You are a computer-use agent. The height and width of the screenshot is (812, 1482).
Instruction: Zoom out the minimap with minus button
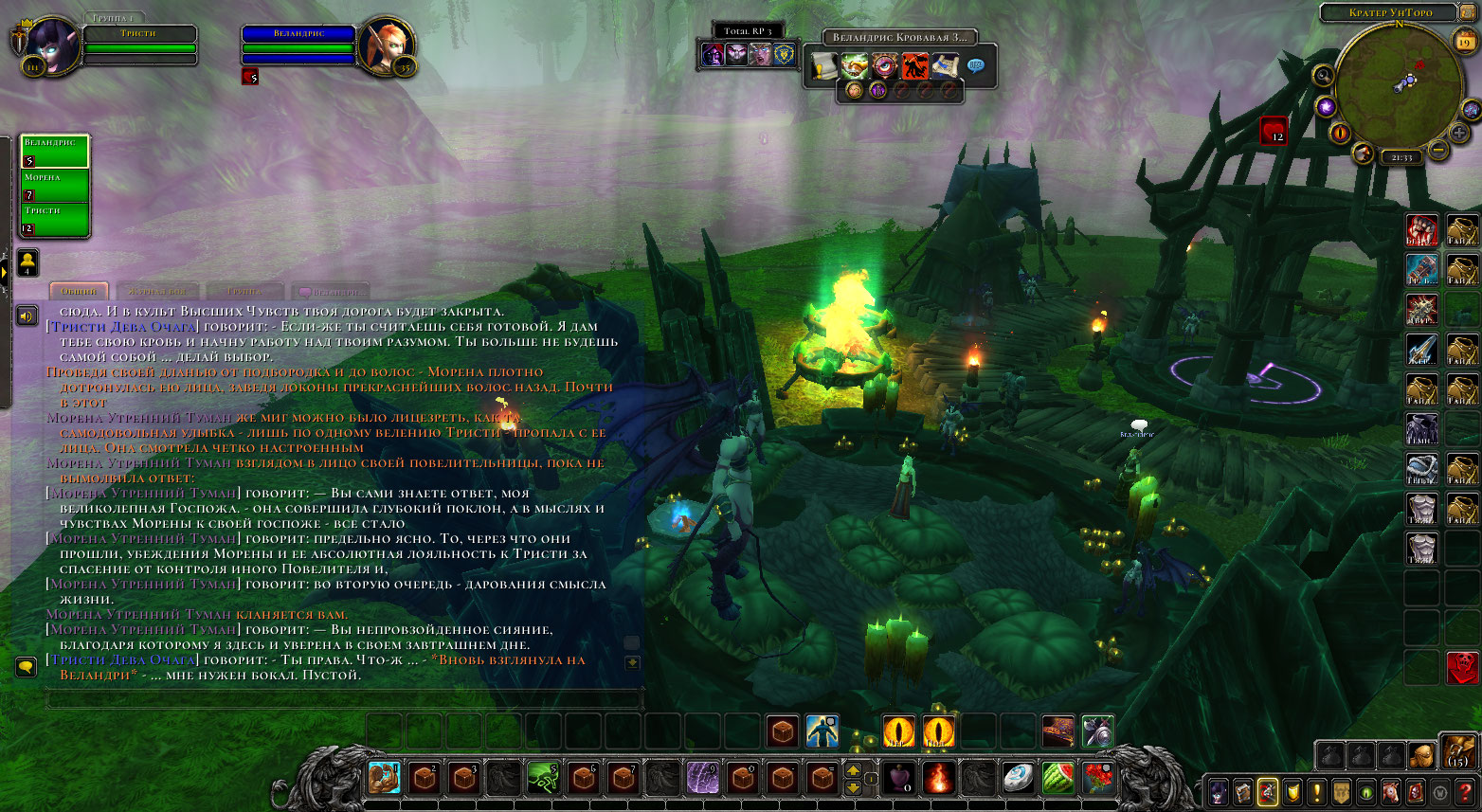coord(1437,149)
